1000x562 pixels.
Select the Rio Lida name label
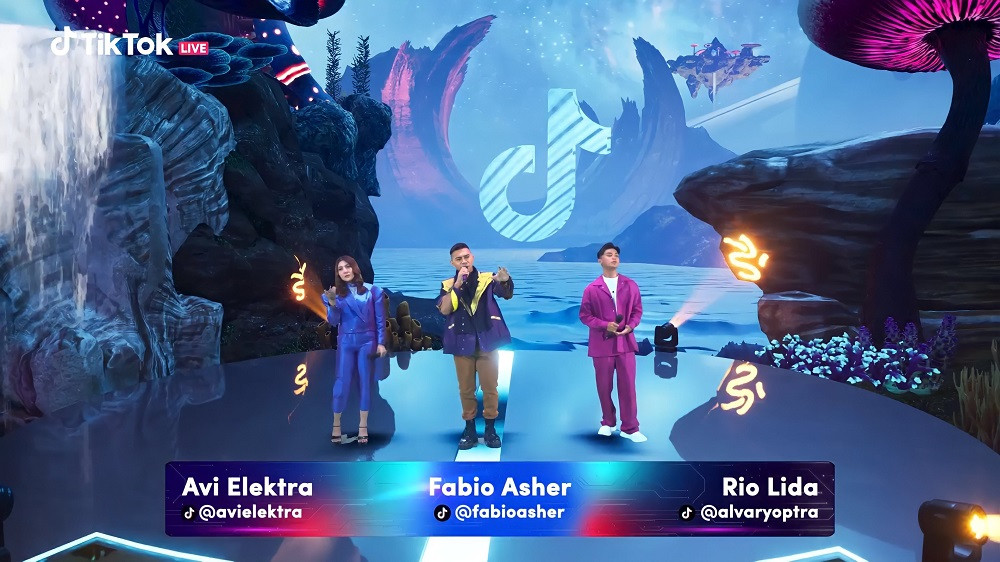click(770, 487)
